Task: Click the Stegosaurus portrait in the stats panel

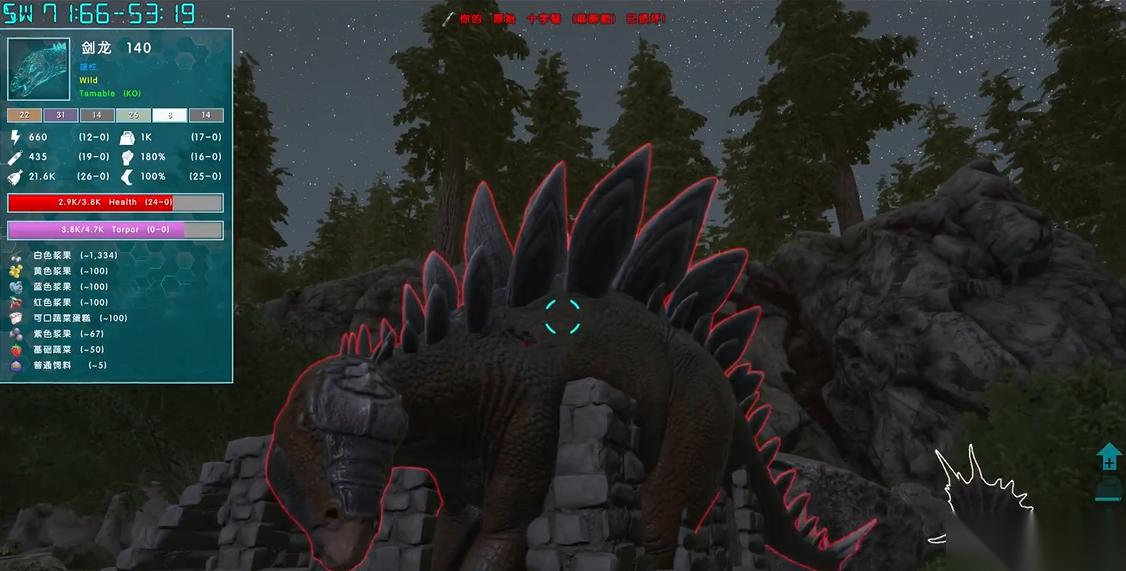Action: coord(40,68)
